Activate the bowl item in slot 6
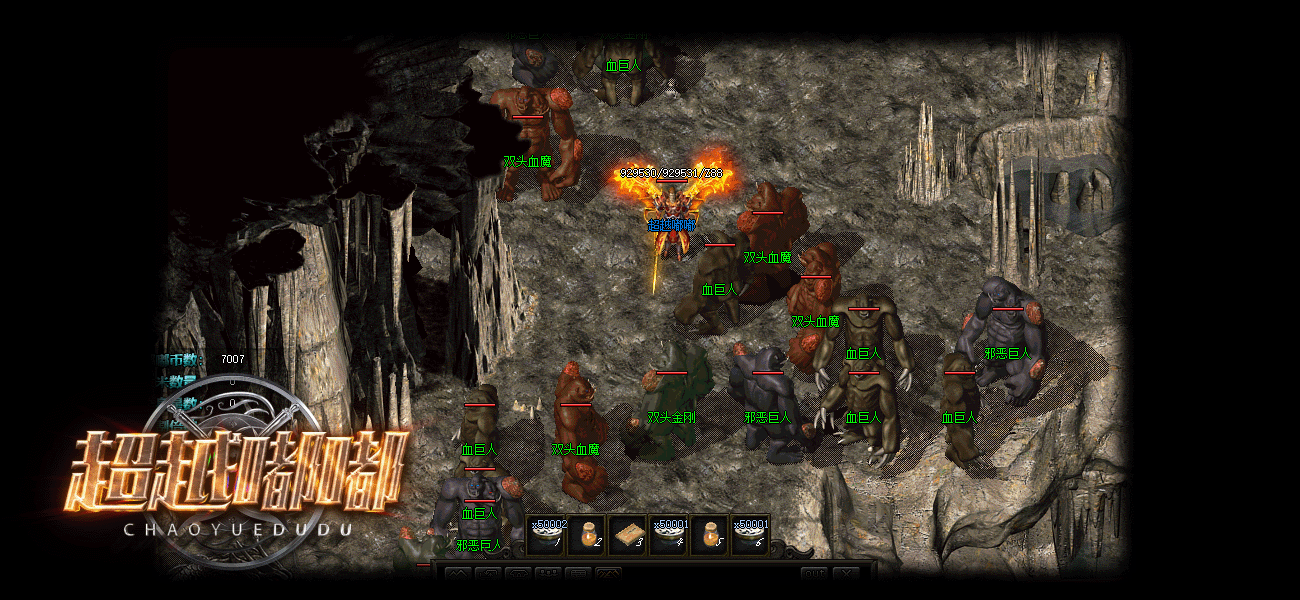The image size is (1300, 600). (749, 535)
